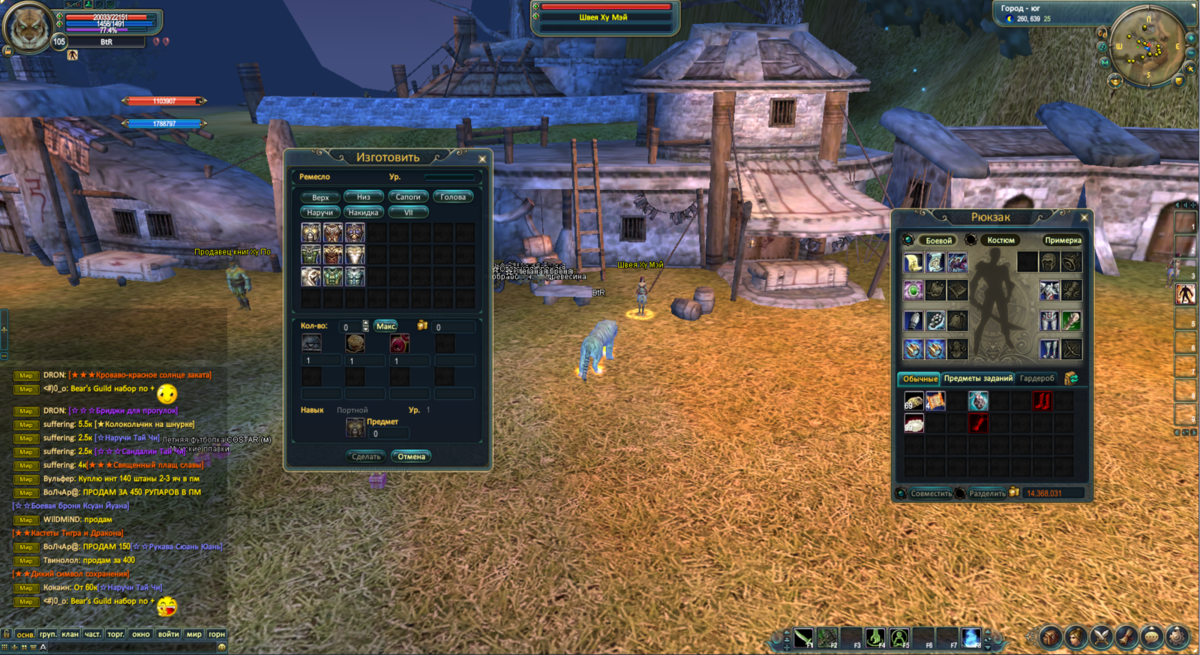Select the red boots item in backpack
The width and height of the screenshot is (1200, 655).
click(x=1041, y=402)
